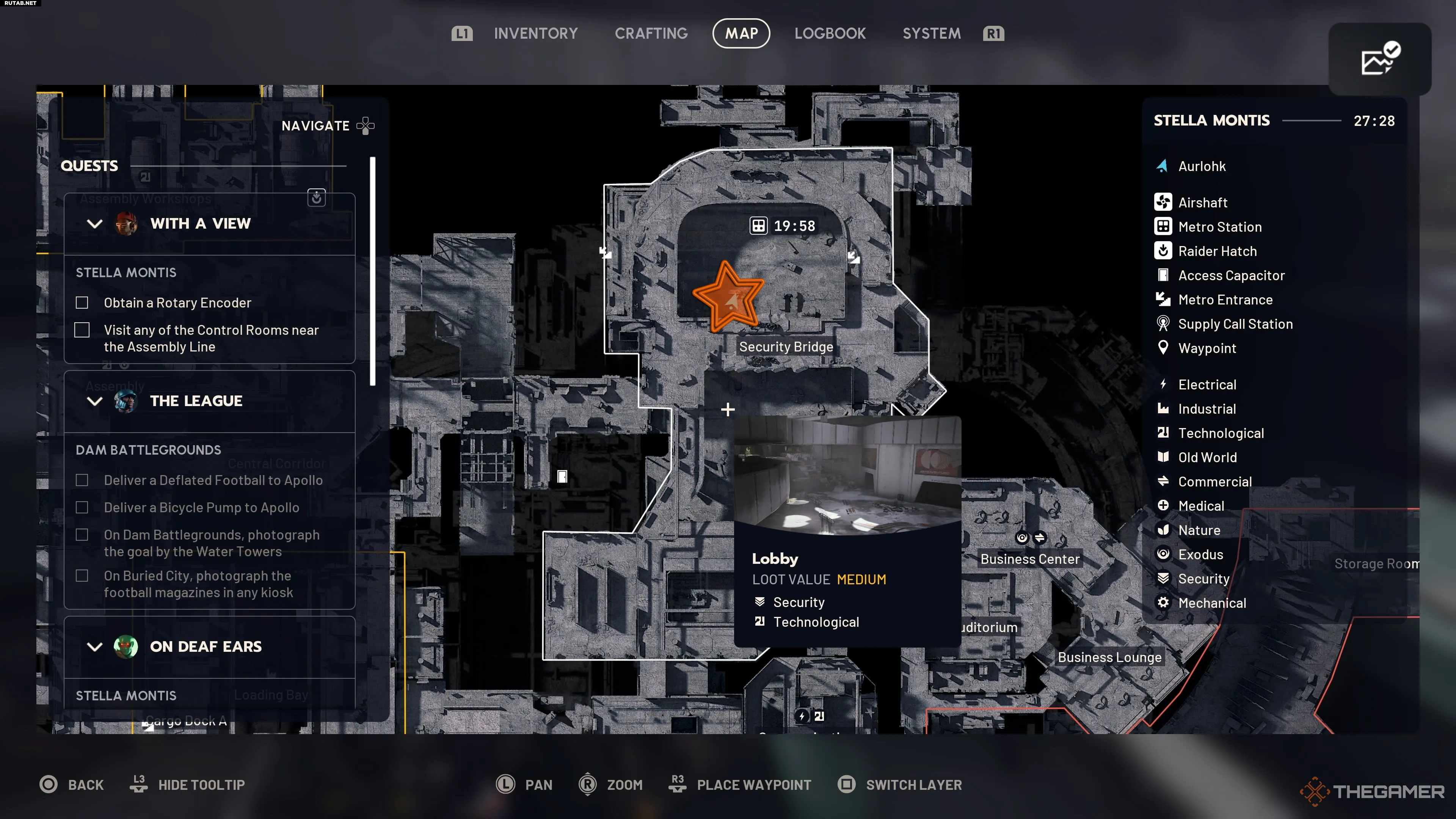The width and height of the screenshot is (1456, 819).
Task: Collapse The League quest entry
Action: pos(95,401)
